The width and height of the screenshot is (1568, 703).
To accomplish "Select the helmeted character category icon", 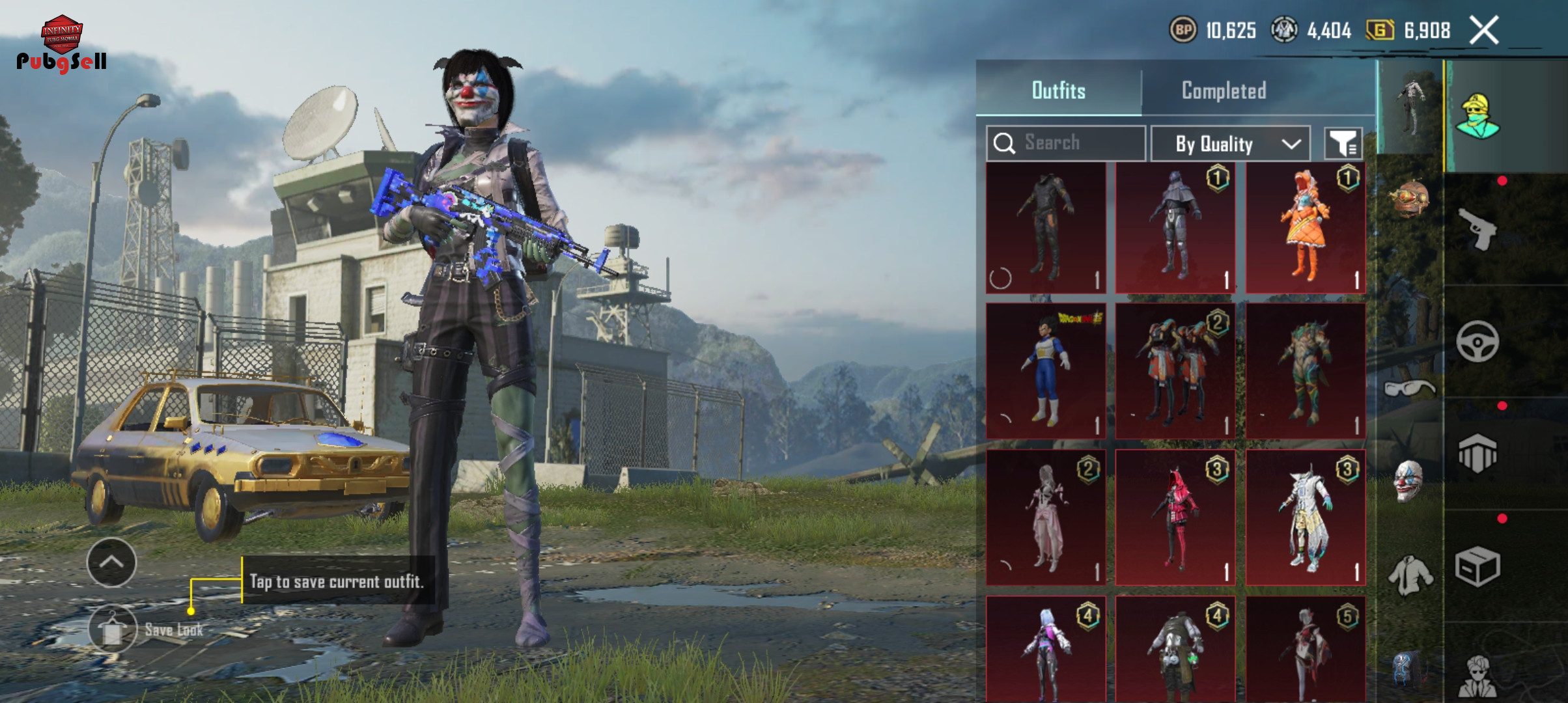I will [1477, 117].
